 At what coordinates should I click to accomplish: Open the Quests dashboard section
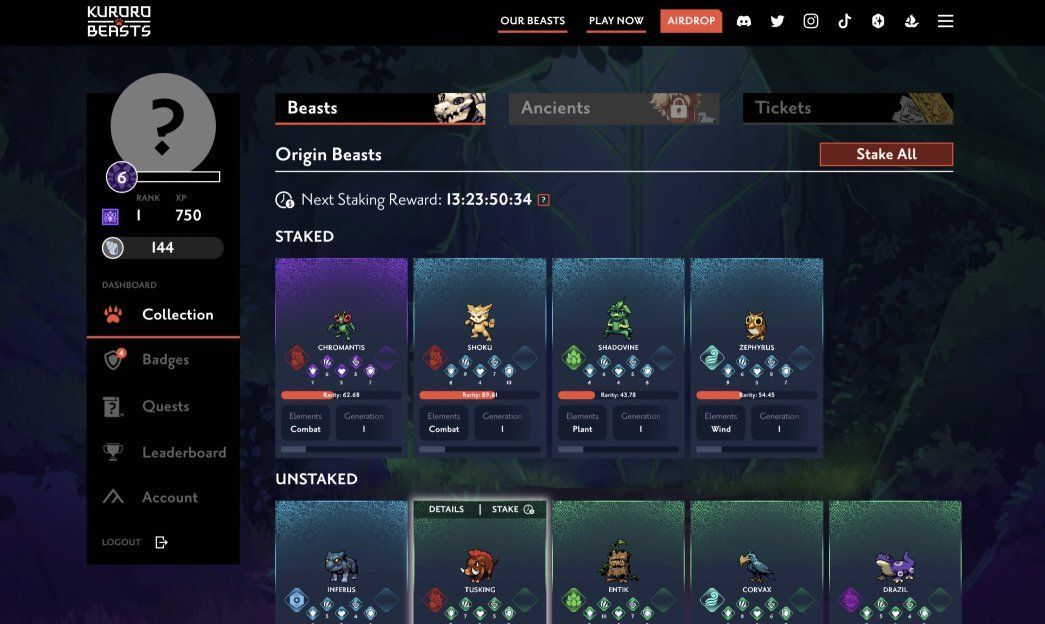pyautogui.click(x=165, y=406)
